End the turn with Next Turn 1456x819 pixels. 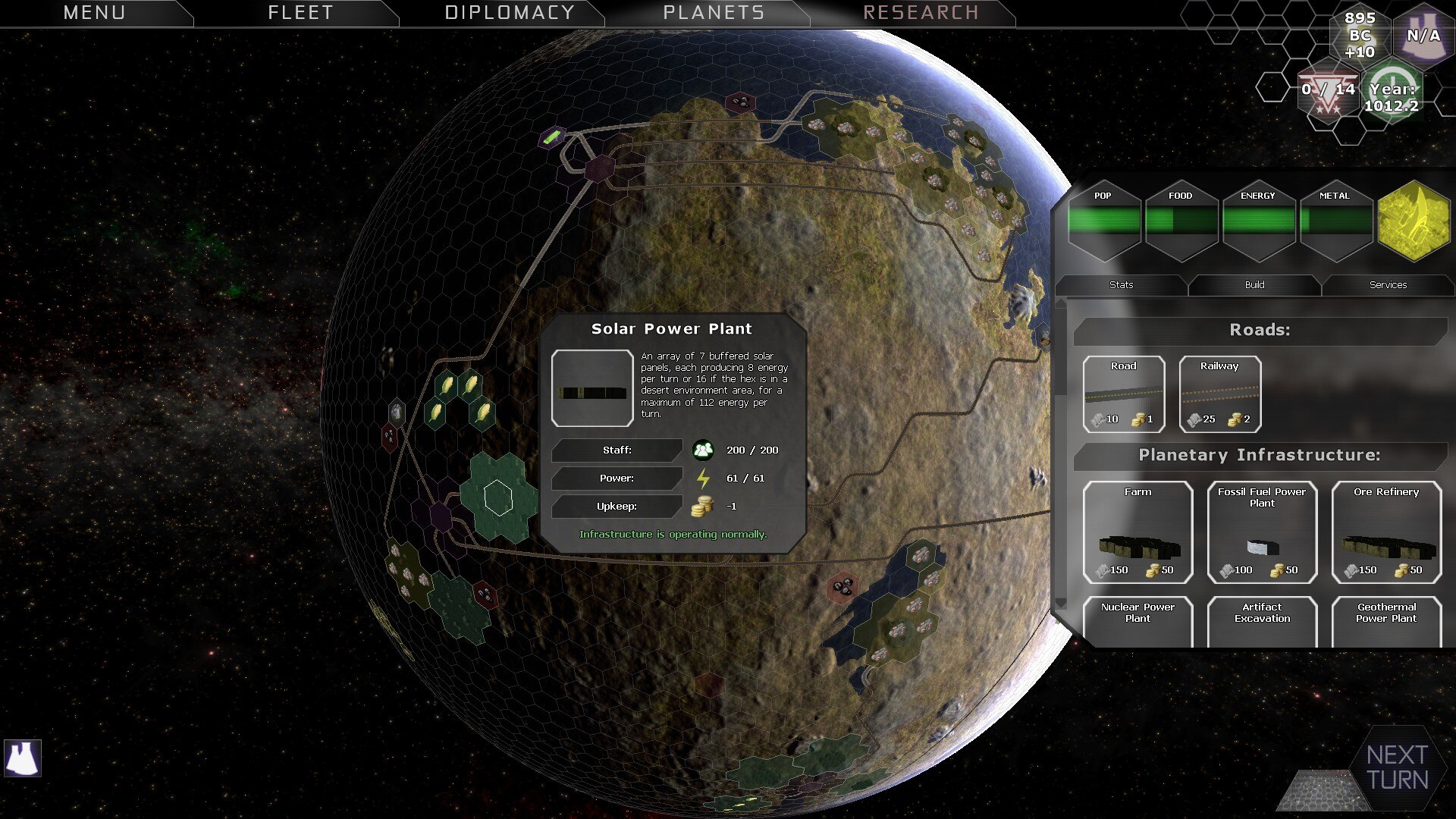click(1397, 767)
